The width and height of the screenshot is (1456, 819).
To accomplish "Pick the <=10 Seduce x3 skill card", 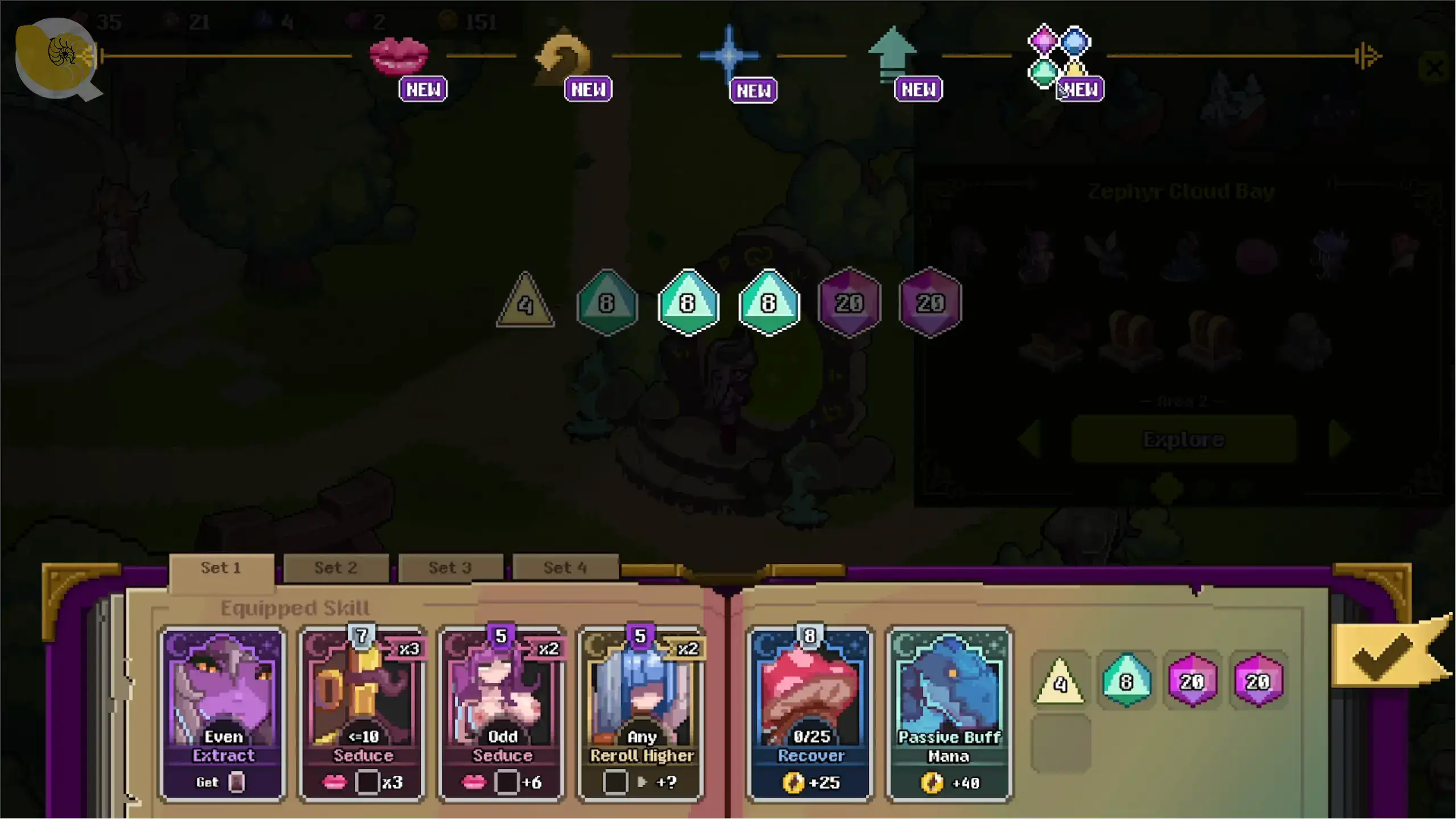I will [x=363, y=714].
